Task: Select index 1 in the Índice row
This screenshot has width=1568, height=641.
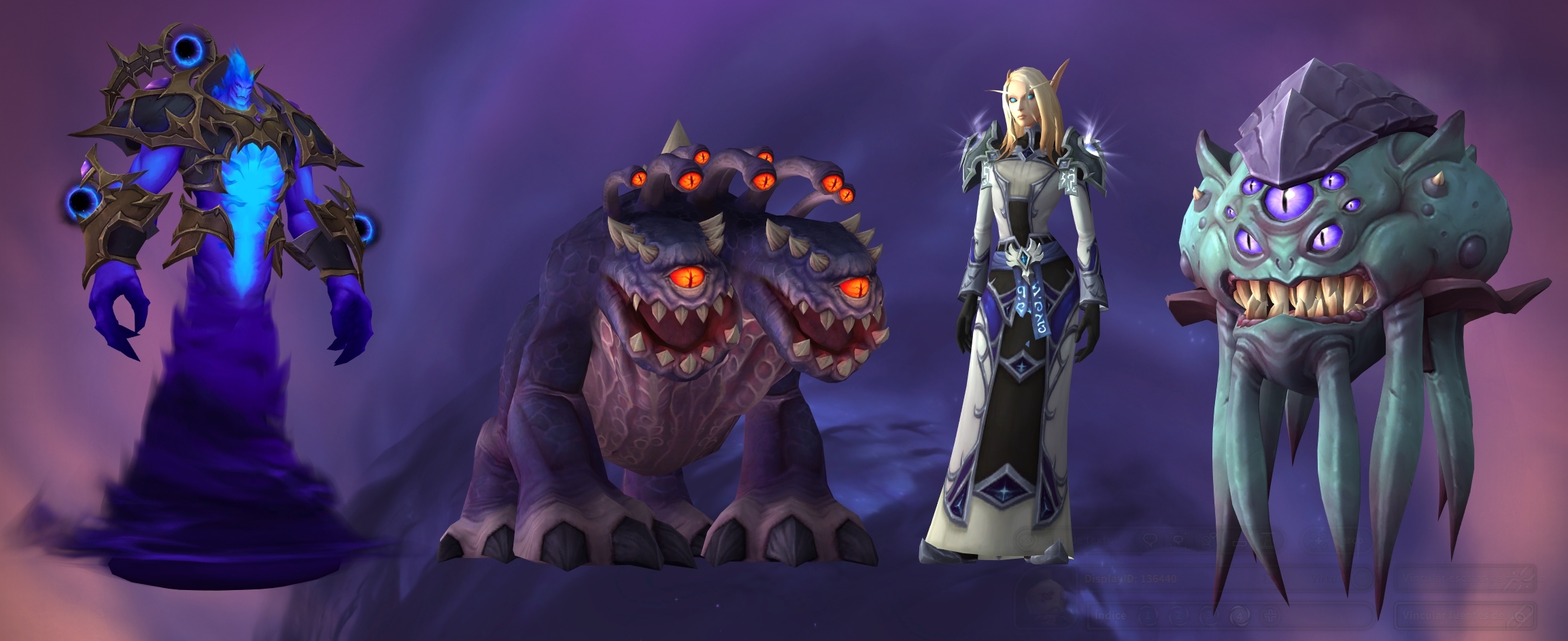Action: 1148,616
